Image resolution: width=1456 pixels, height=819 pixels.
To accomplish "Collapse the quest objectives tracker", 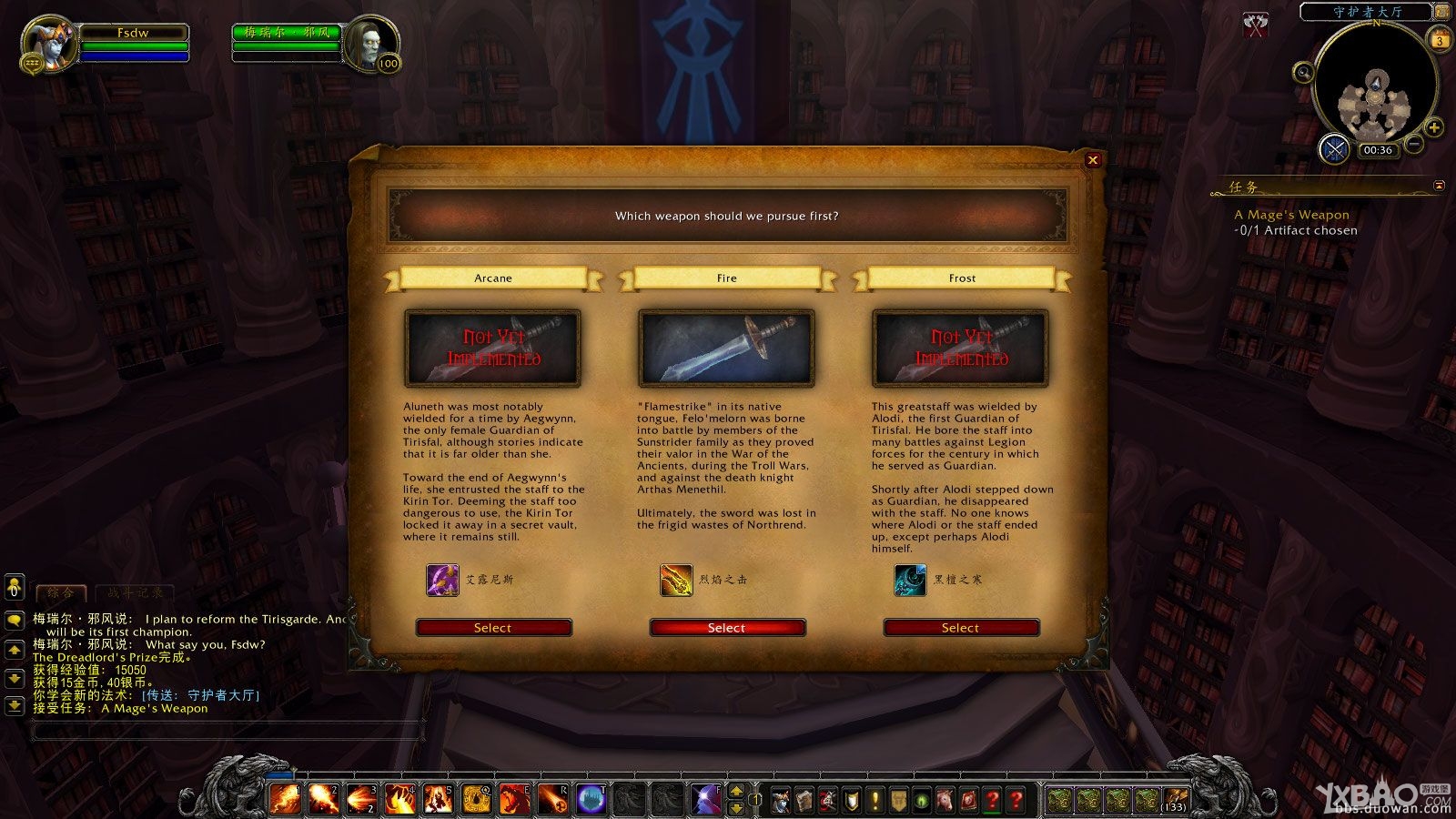I will coord(1439,186).
